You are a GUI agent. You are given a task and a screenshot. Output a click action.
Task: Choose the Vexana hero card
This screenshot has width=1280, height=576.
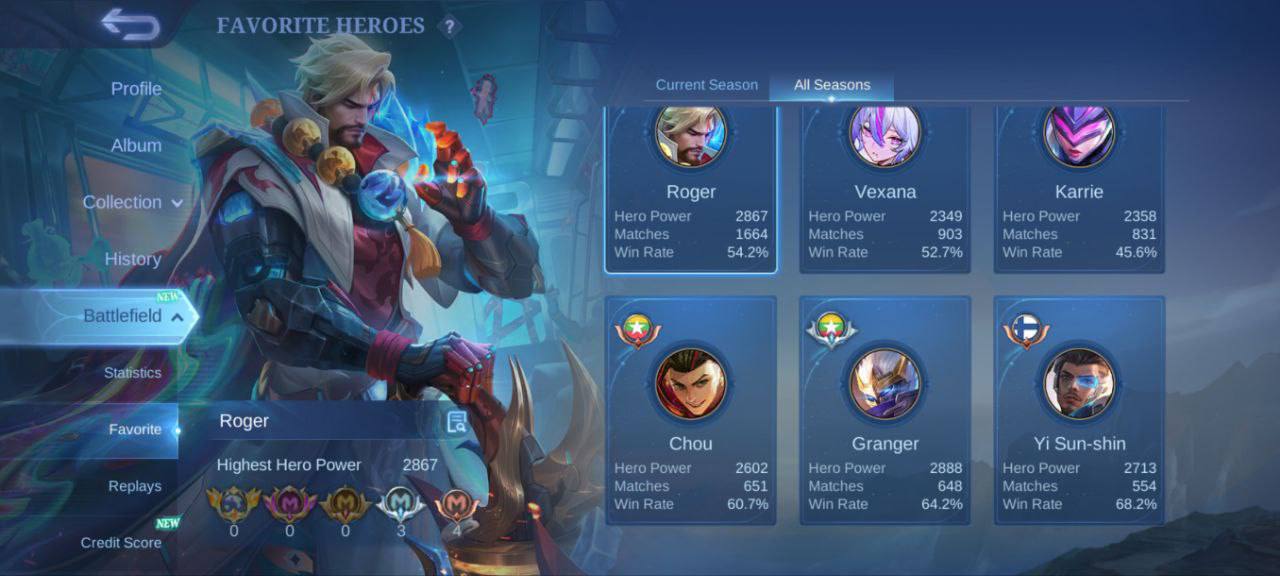(x=885, y=190)
